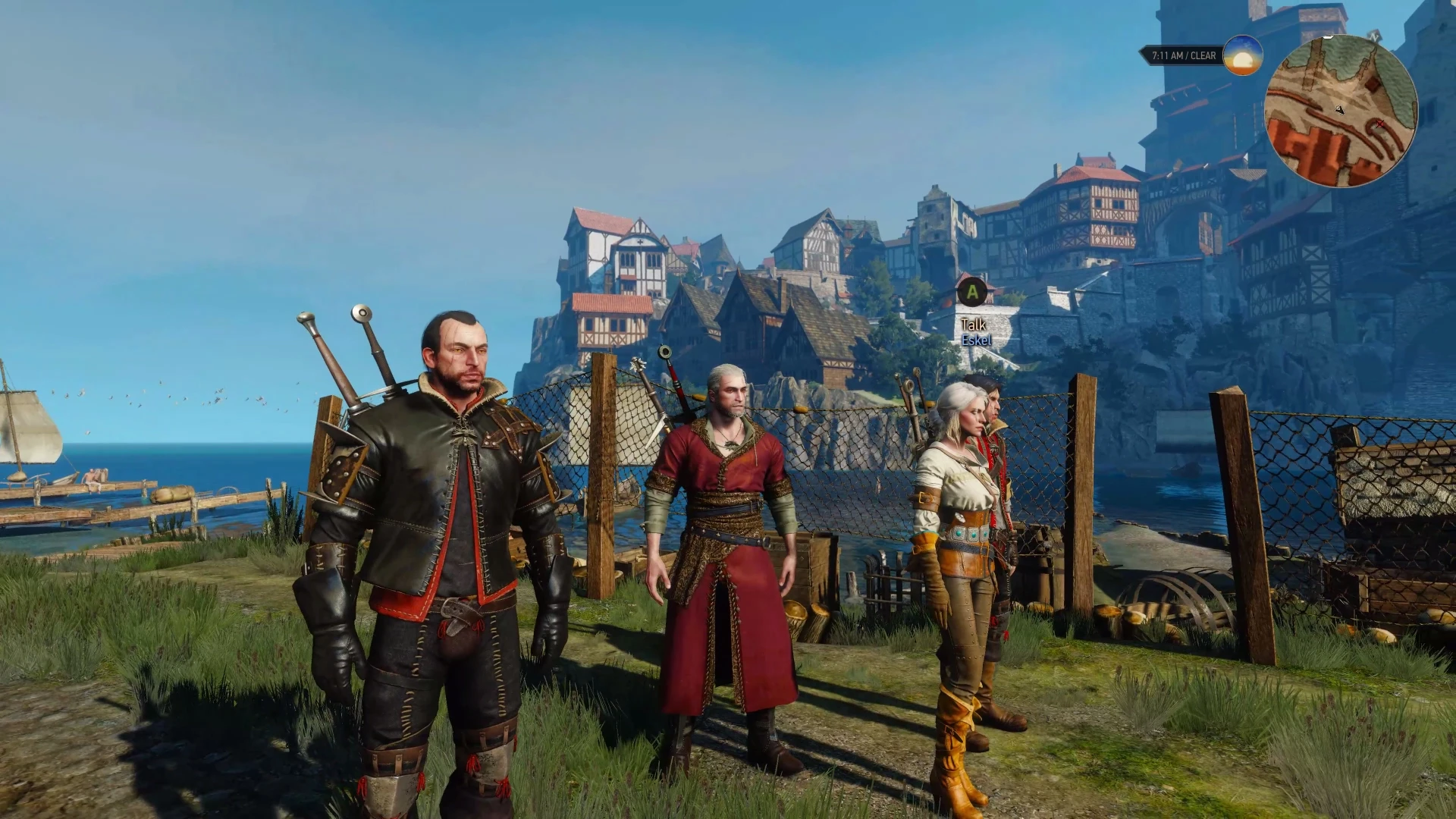This screenshot has height=819, width=1456.
Task: Click the Eskel name label
Action: [974, 340]
